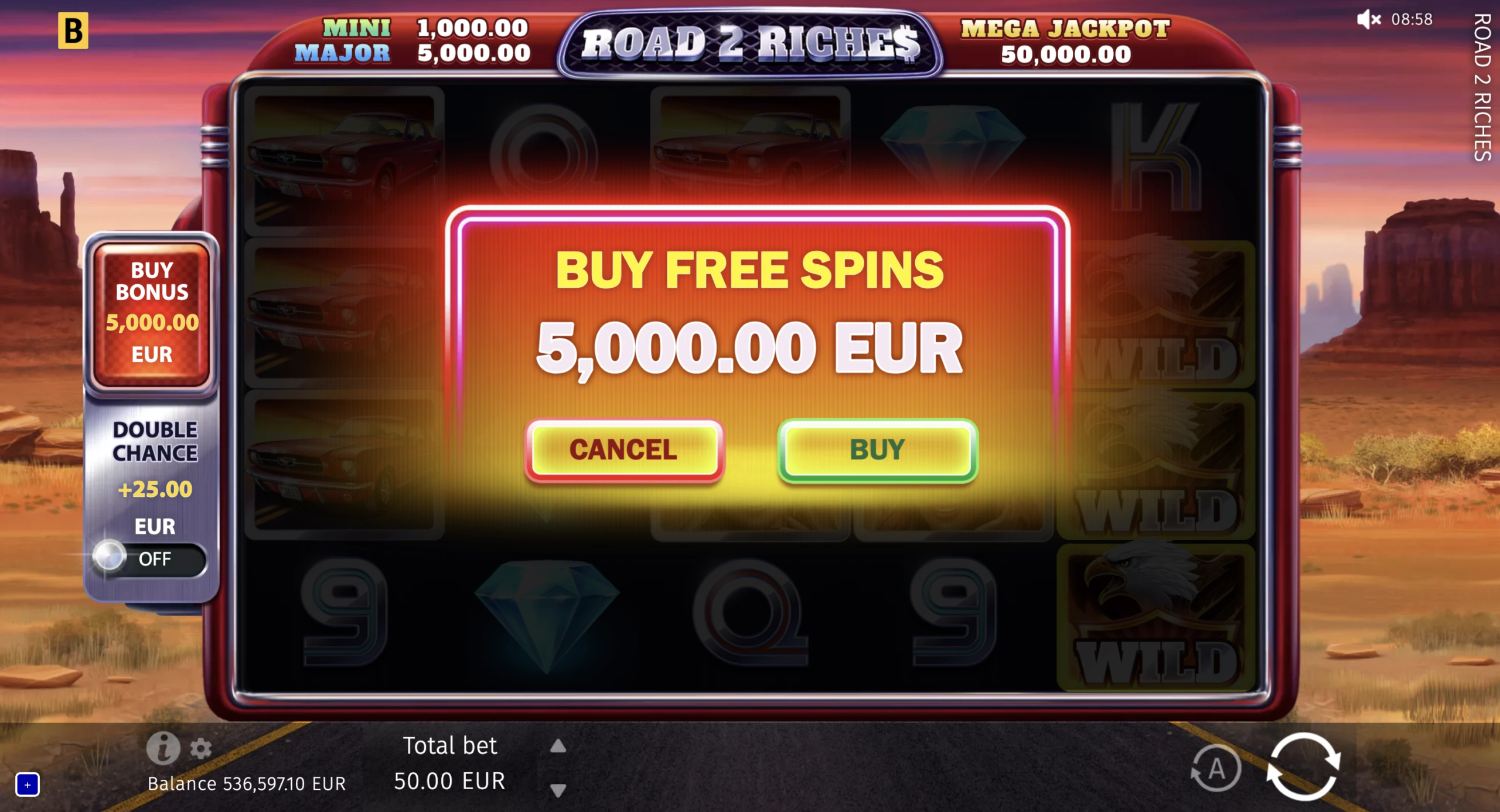Image resolution: width=1500 pixels, height=812 pixels.
Task: Open the game info page
Action: tap(162, 748)
